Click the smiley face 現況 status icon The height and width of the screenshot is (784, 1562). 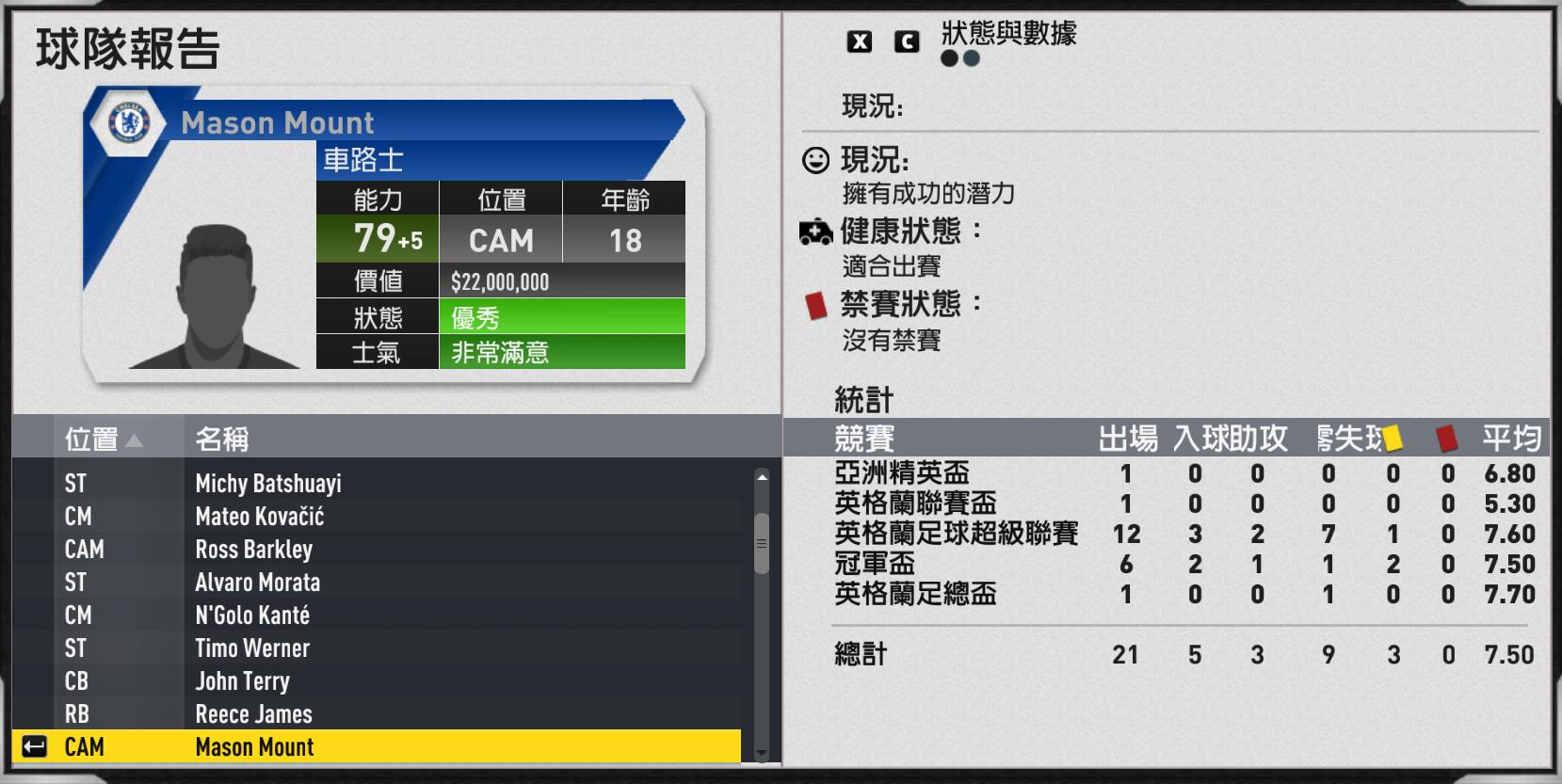pos(815,159)
